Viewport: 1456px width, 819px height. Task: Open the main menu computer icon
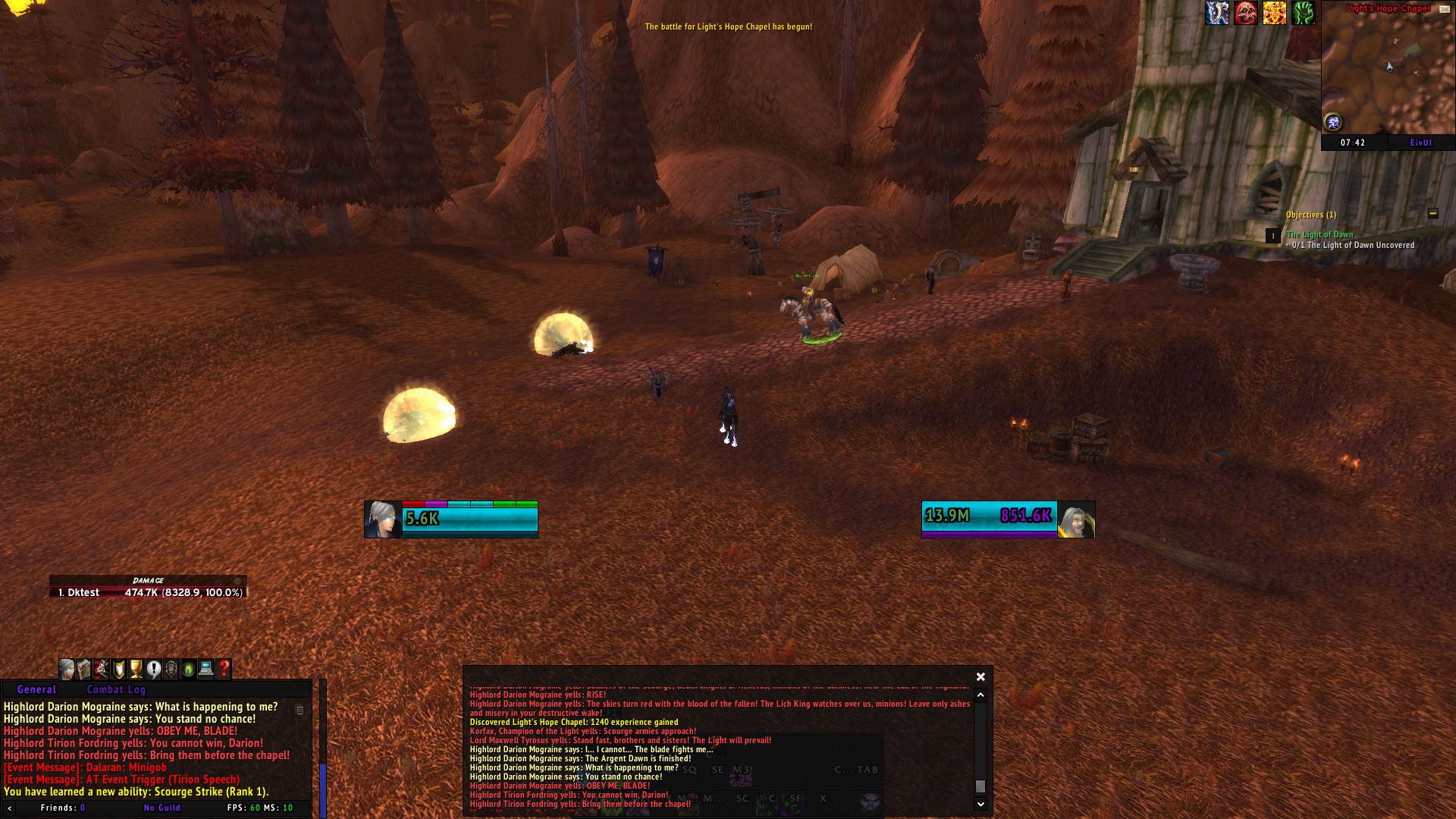(x=208, y=670)
